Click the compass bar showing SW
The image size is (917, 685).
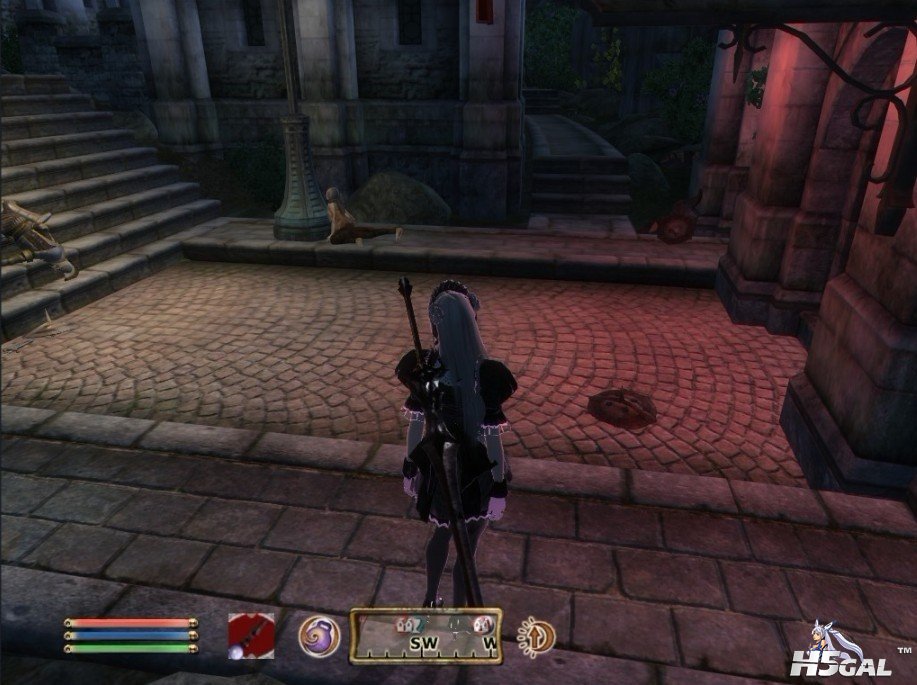tap(425, 636)
